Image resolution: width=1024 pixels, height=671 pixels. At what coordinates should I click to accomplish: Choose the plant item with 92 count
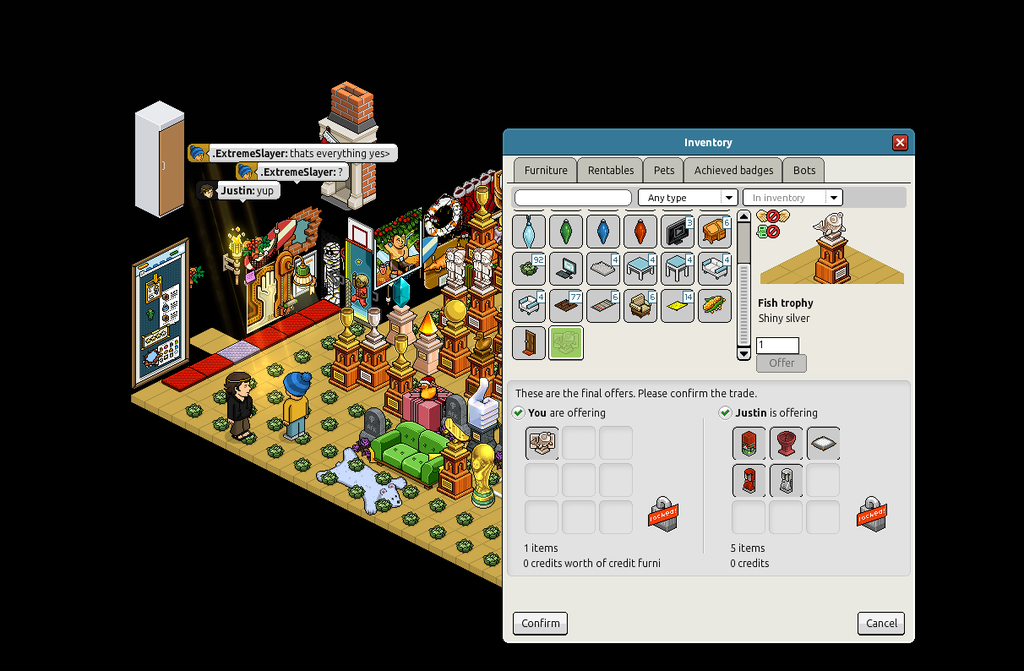[529, 269]
